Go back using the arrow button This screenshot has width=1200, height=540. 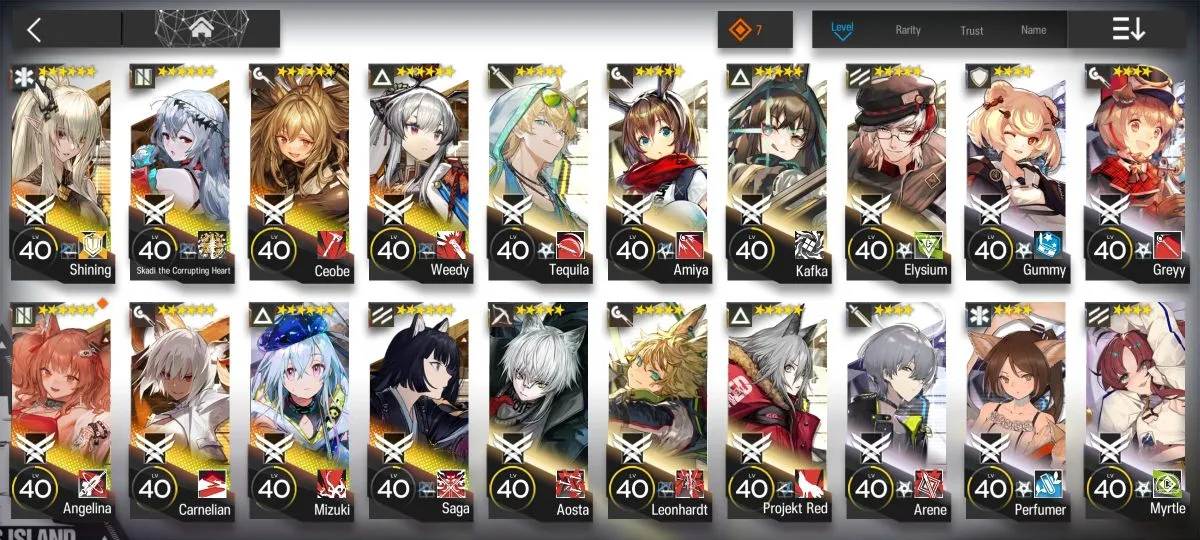[x=35, y=30]
